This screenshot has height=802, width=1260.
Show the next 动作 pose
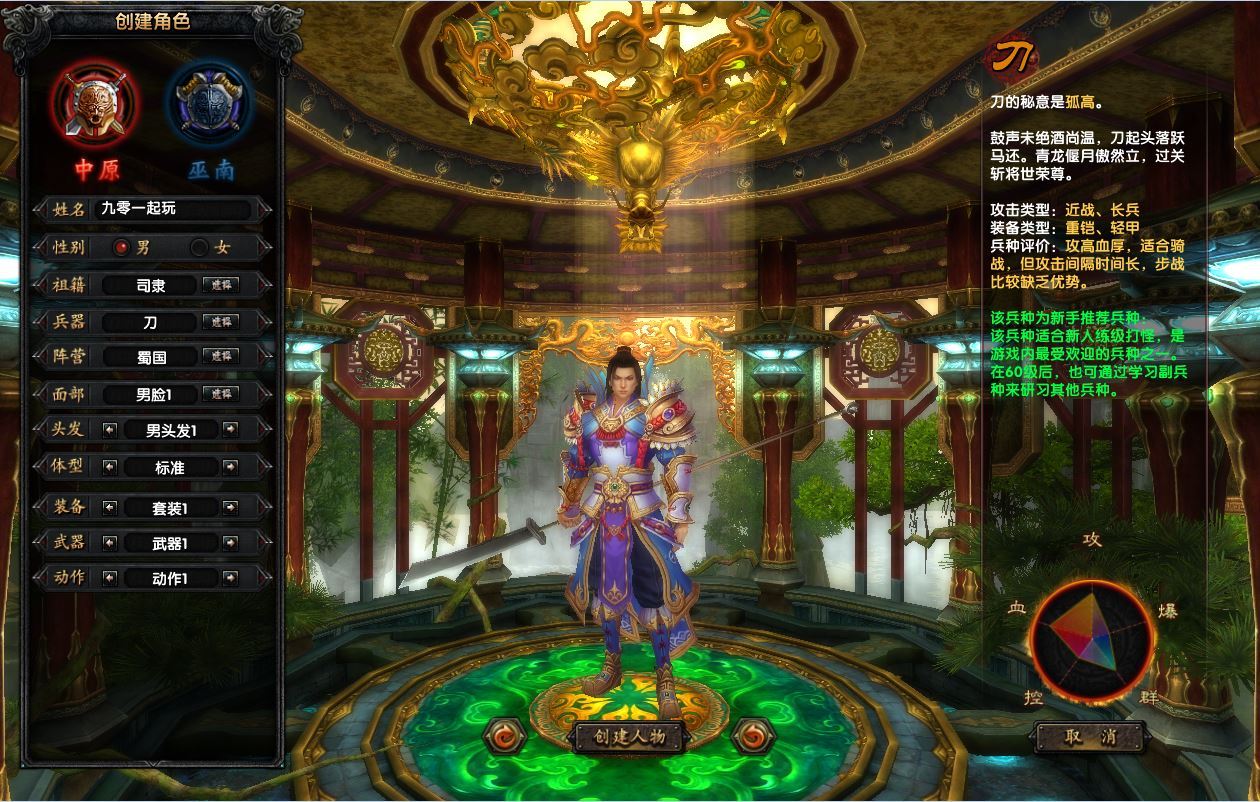(231, 578)
